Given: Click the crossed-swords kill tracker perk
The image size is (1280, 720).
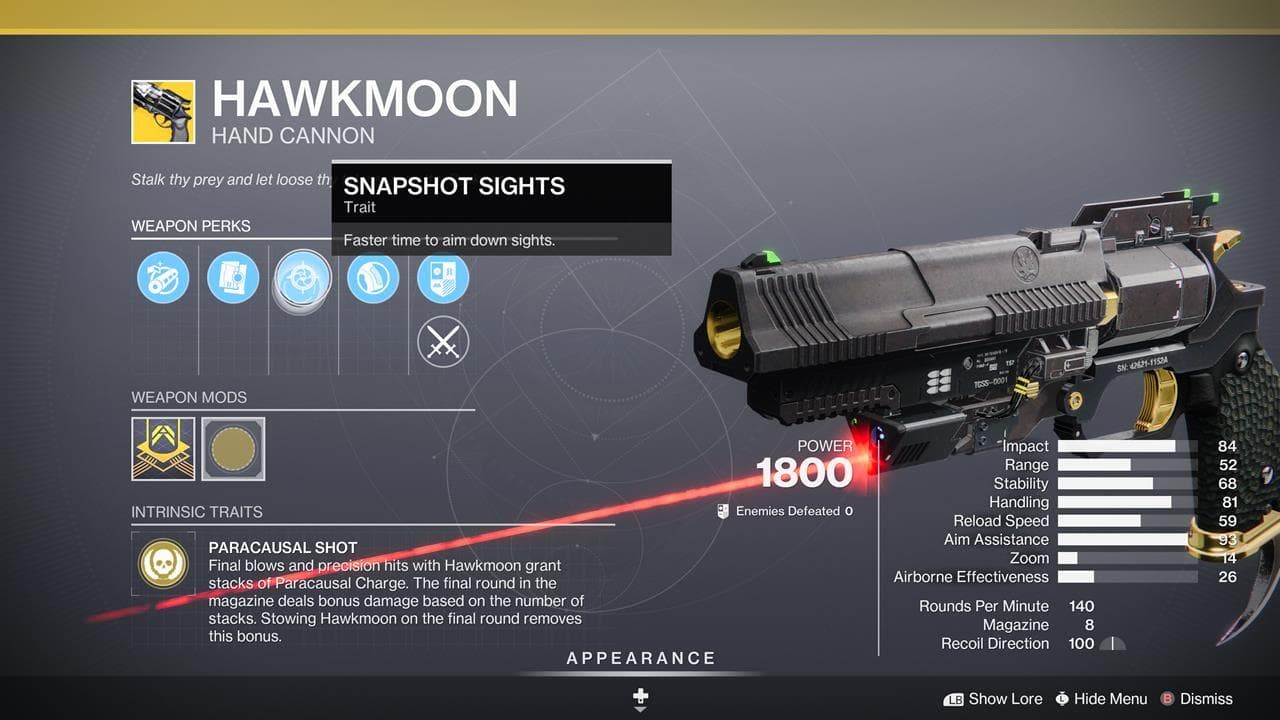Looking at the screenshot, I should point(443,341).
